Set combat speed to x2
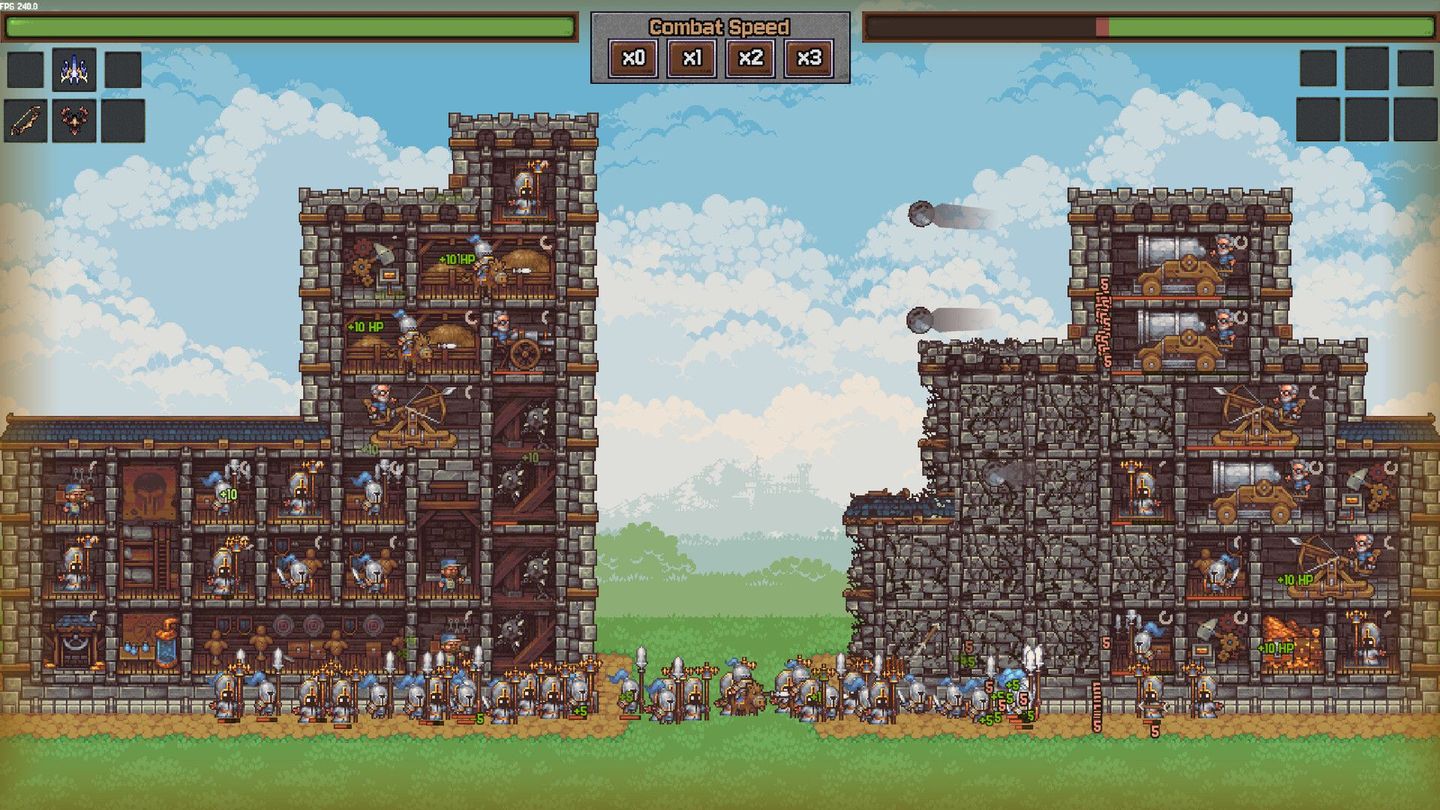This screenshot has width=1440, height=810. [x=748, y=58]
